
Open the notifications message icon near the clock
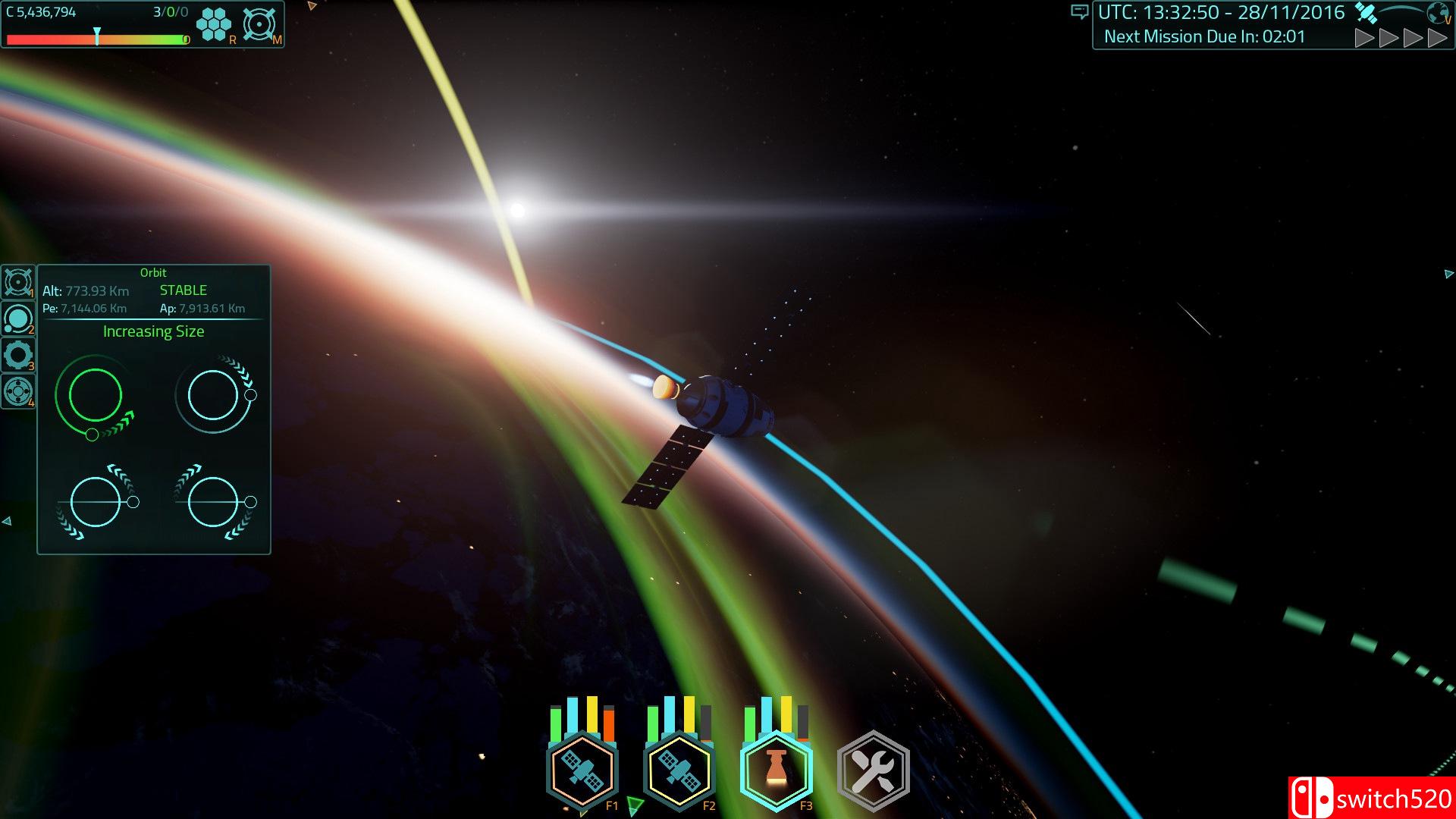coord(1080,12)
